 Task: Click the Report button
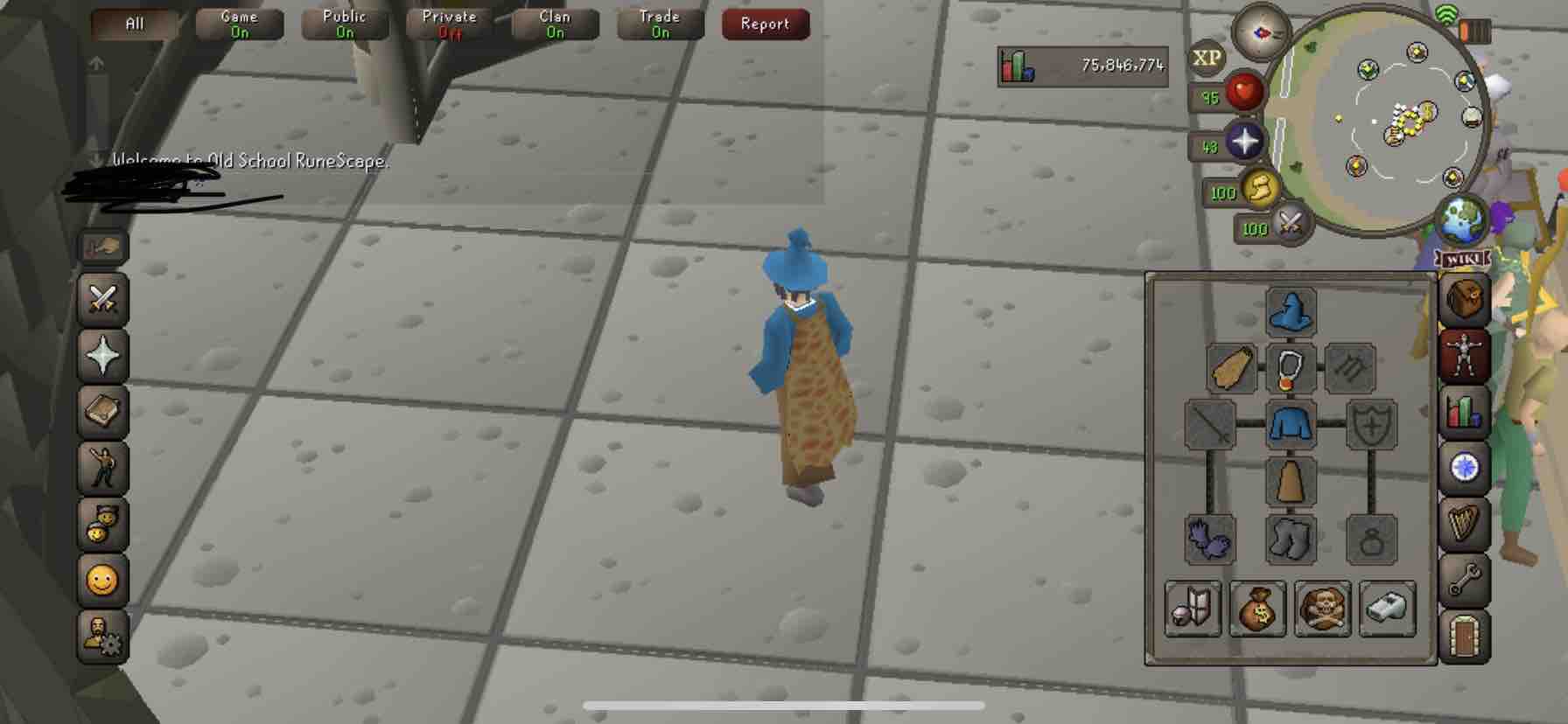click(x=765, y=24)
